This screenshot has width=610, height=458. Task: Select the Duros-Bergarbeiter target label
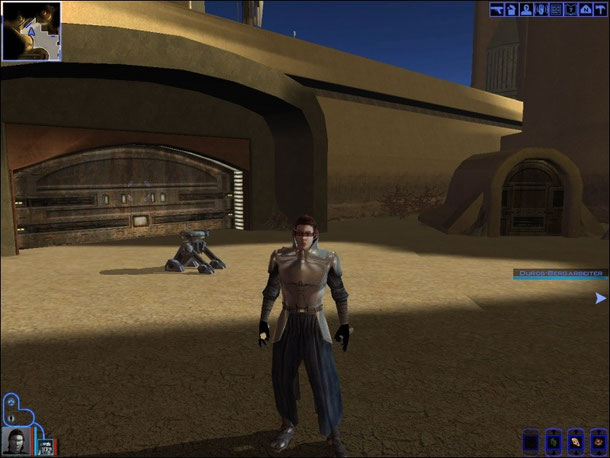[559, 273]
